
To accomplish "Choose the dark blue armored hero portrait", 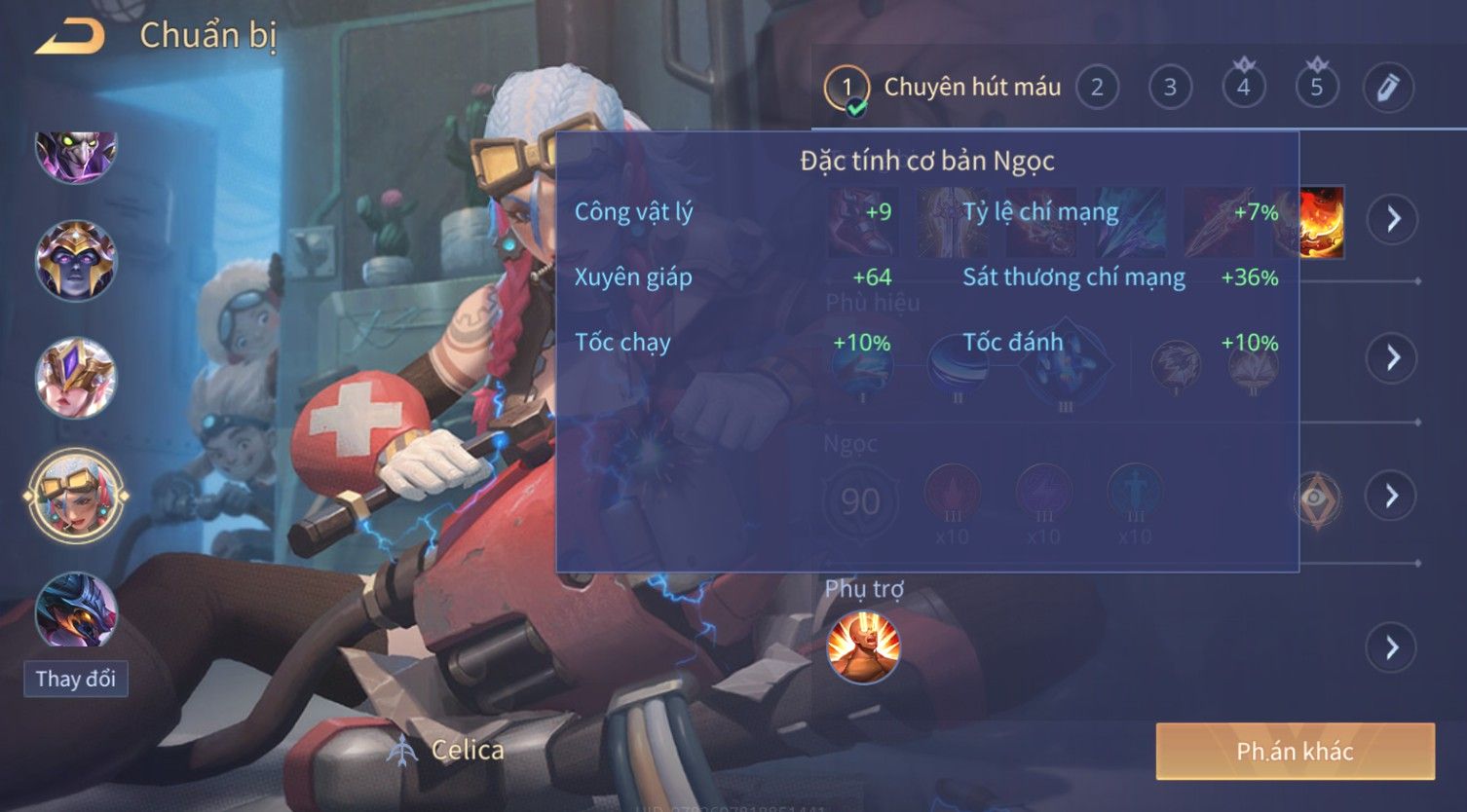I will (x=76, y=610).
